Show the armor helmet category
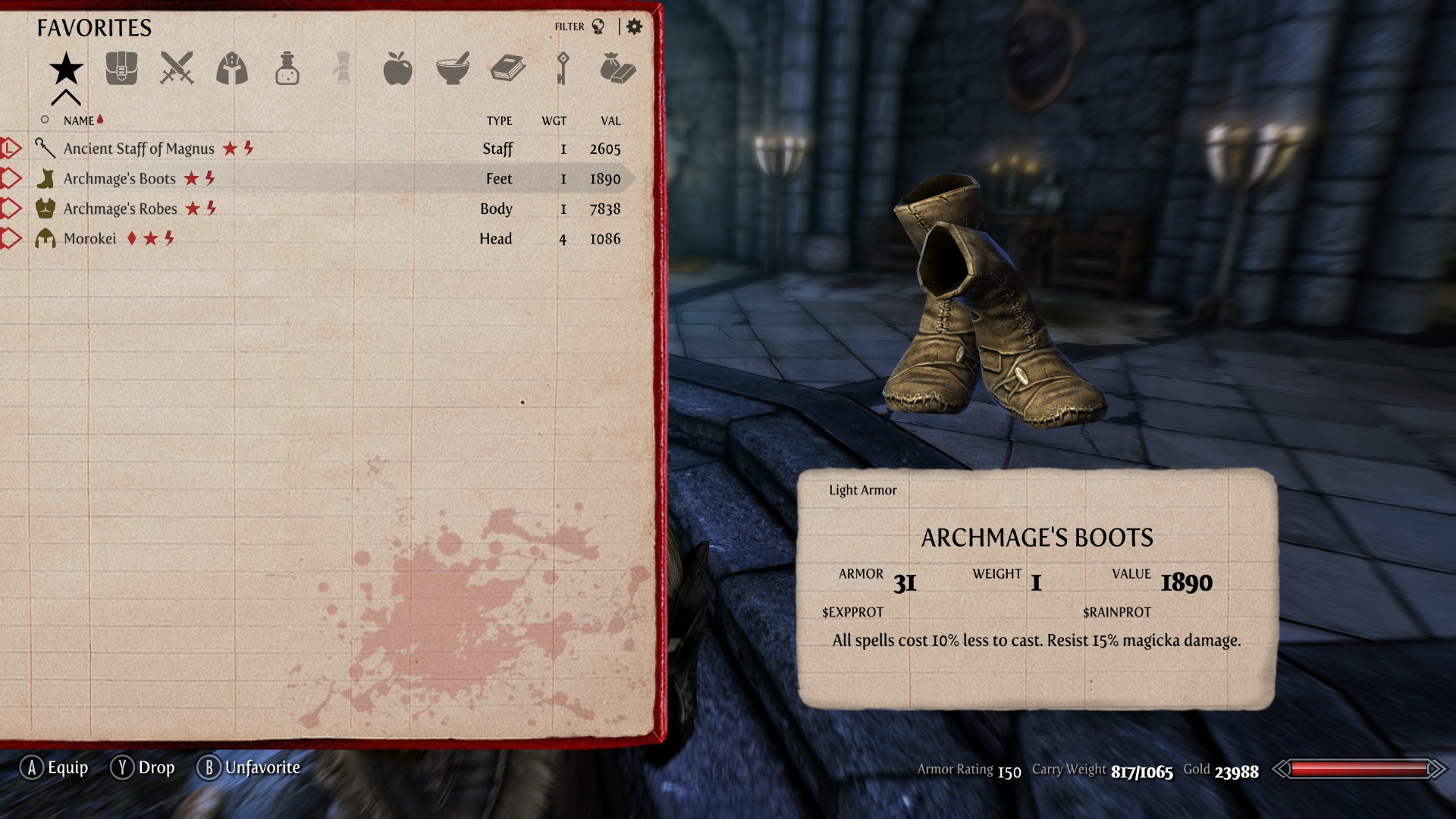The height and width of the screenshot is (819, 1456). [232, 69]
